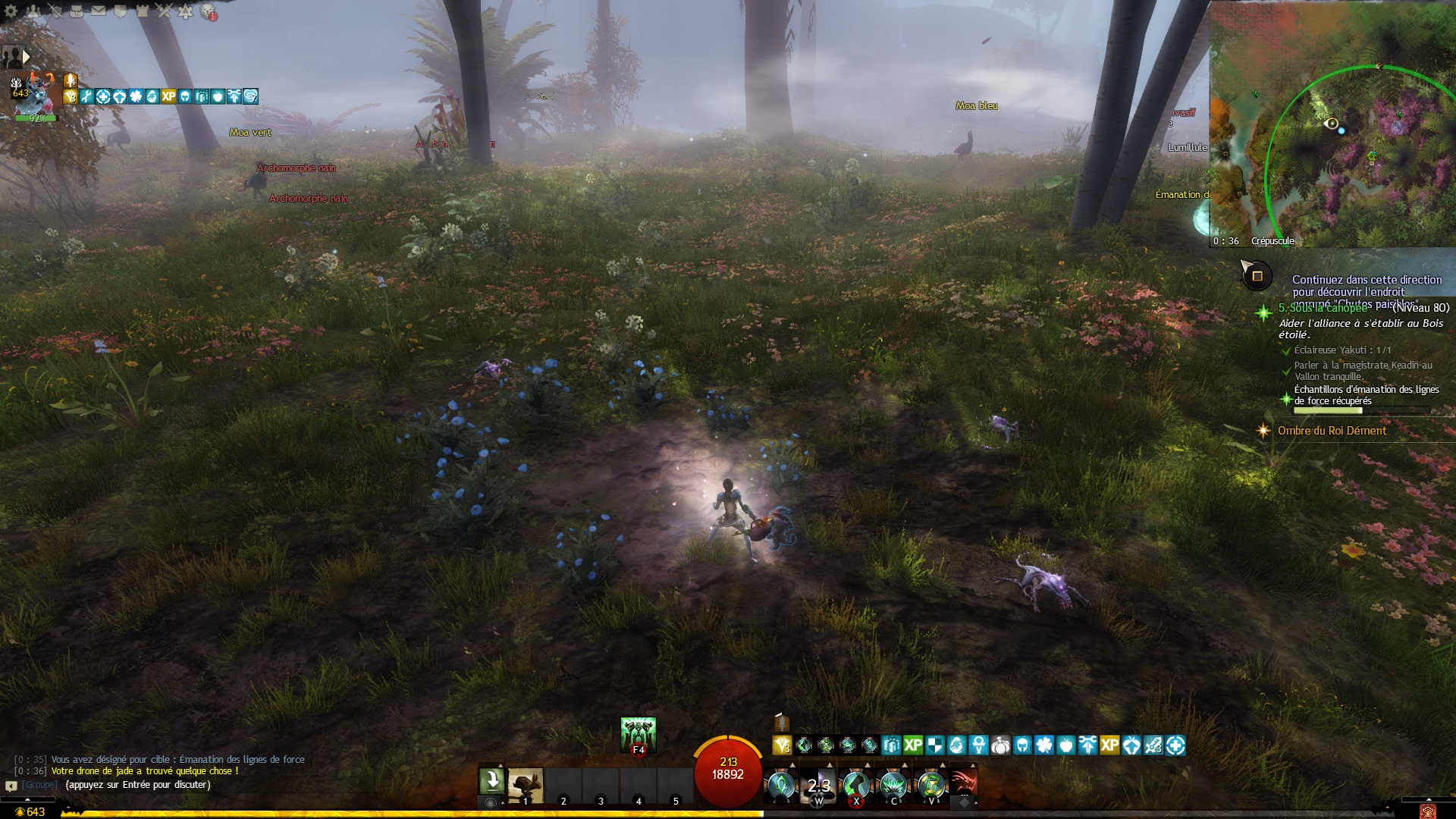Screen dimensions: 1456x819
Task: Select the 'Sous la canopée' story objective
Action: [1323, 308]
